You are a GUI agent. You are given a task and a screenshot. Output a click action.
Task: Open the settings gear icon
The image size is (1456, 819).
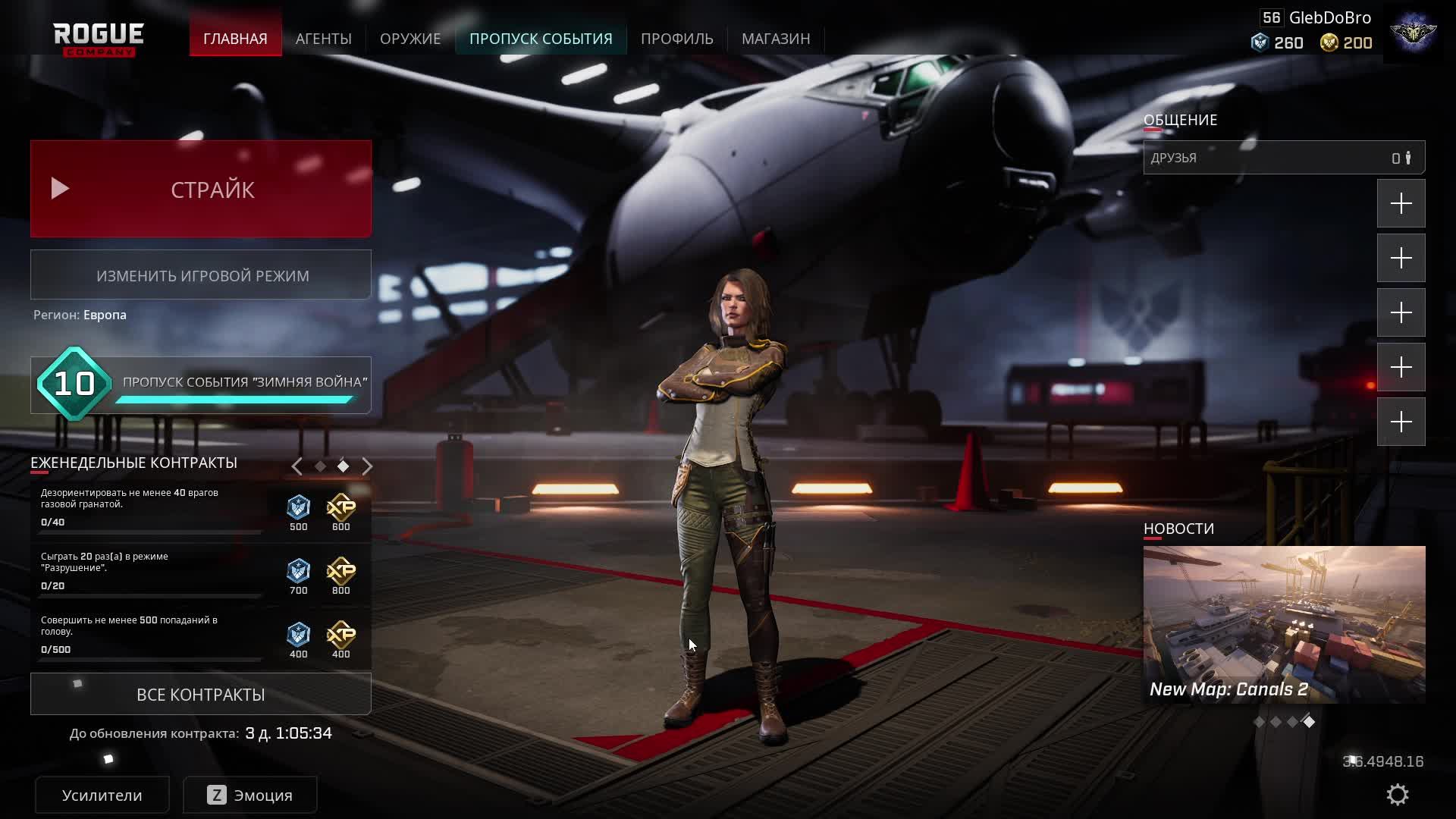(x=1398, y=795)
